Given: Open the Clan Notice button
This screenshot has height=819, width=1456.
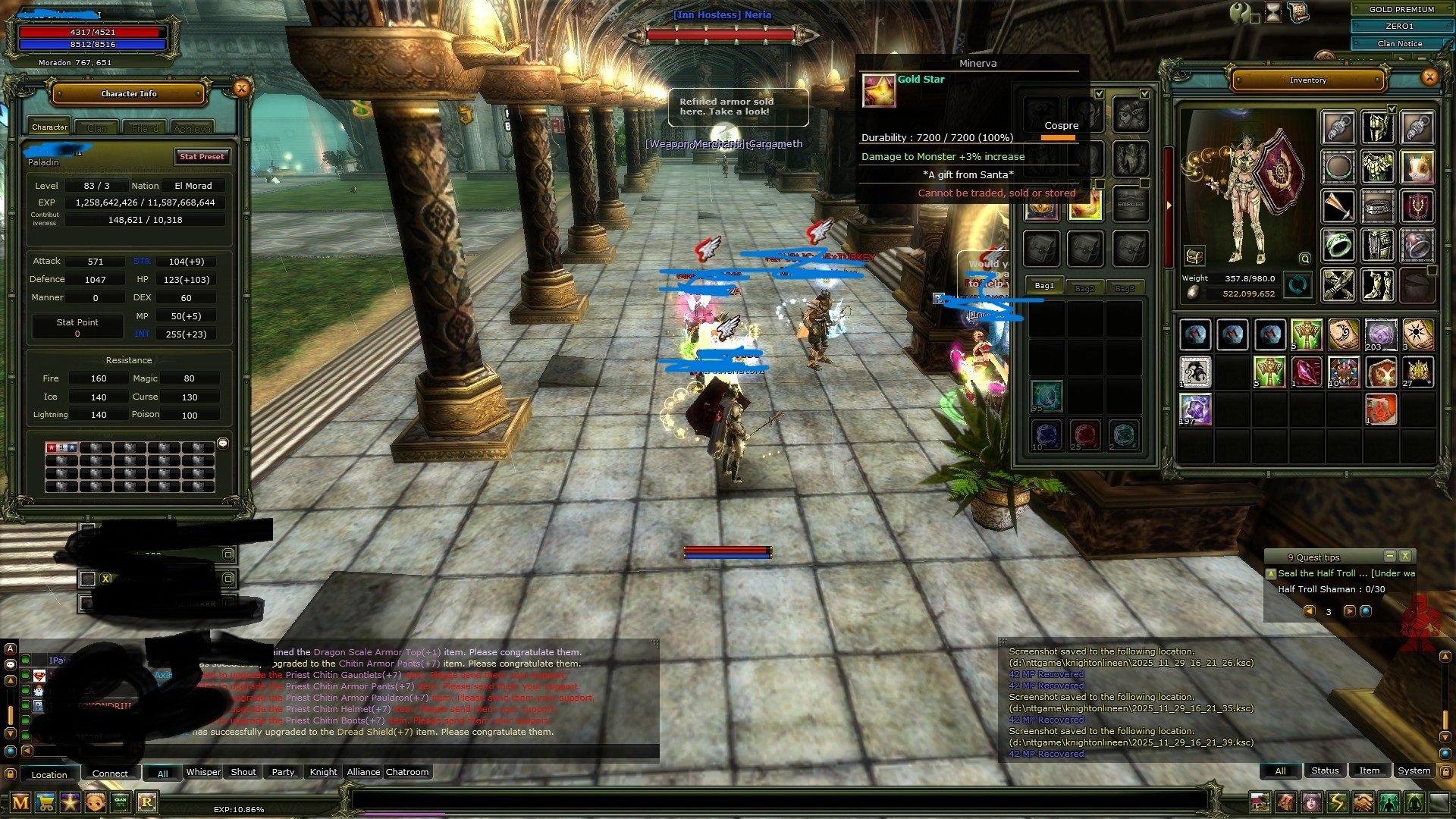Looking at the screenshot, I should 1400,43.
